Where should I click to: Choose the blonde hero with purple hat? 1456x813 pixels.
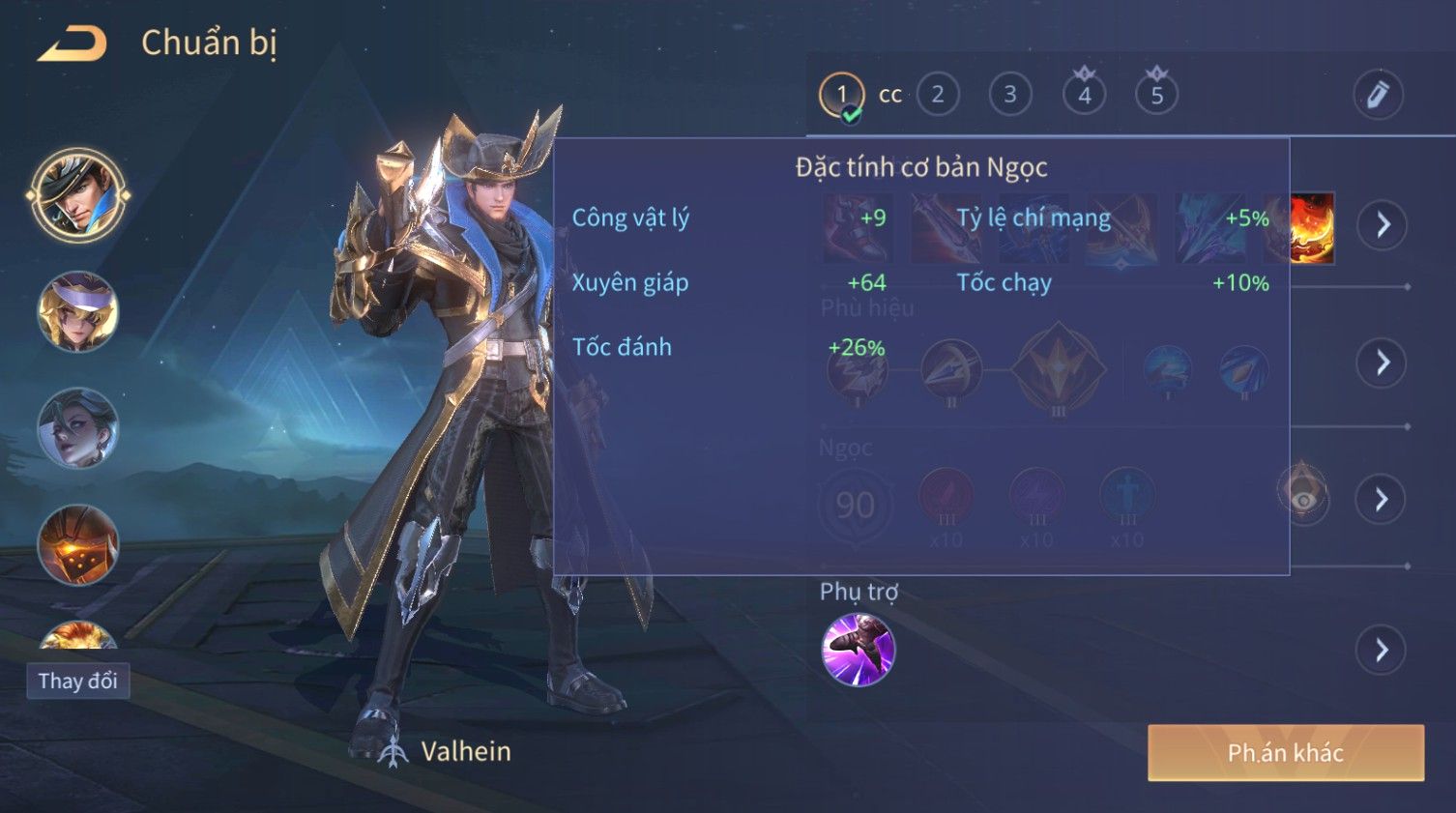point(77,311)
